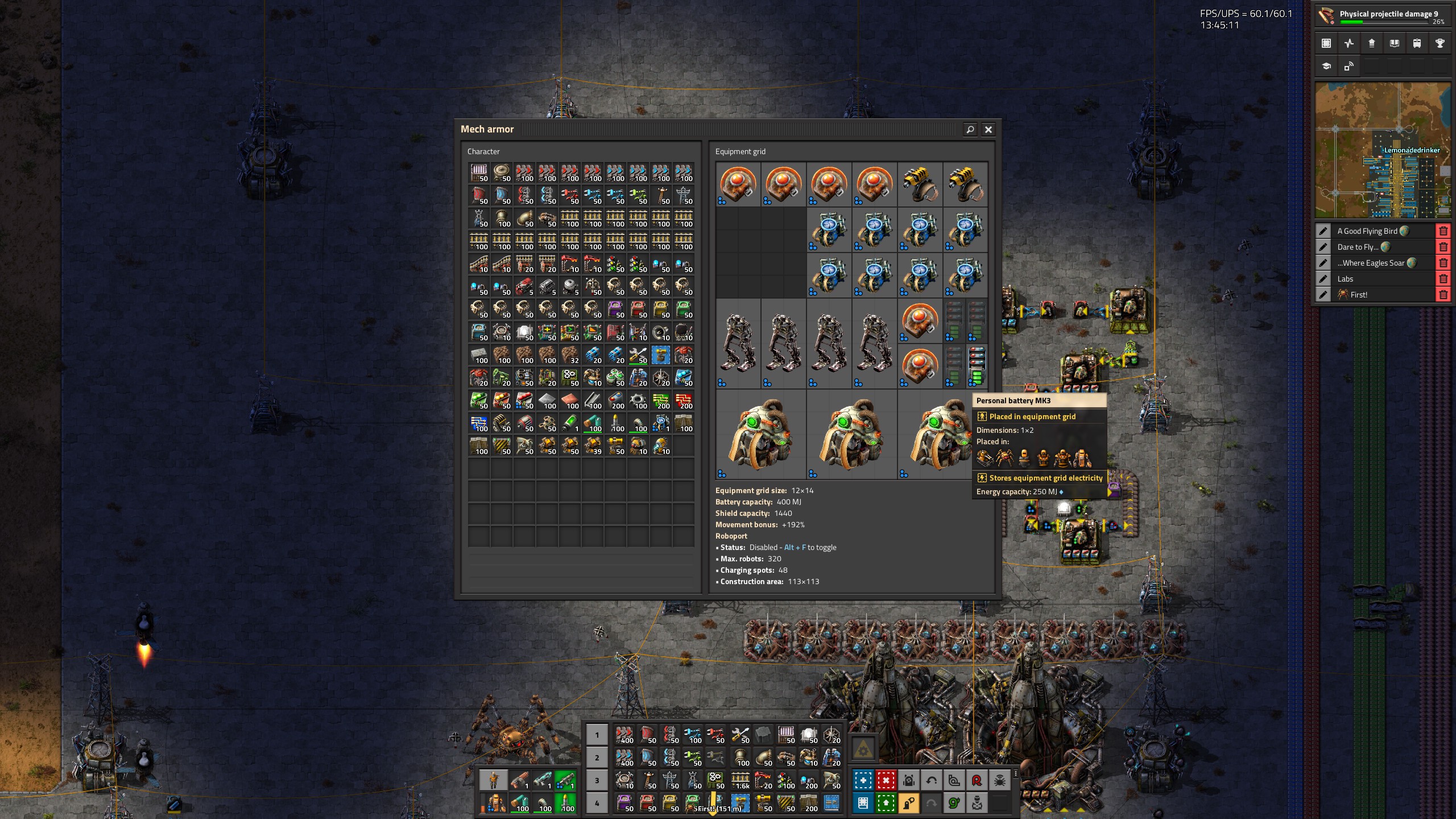Image resolution: width=1456 pixels, height=819 pixels.
Task: Switch quickbar using row button 3
Action: coord(597,780)
